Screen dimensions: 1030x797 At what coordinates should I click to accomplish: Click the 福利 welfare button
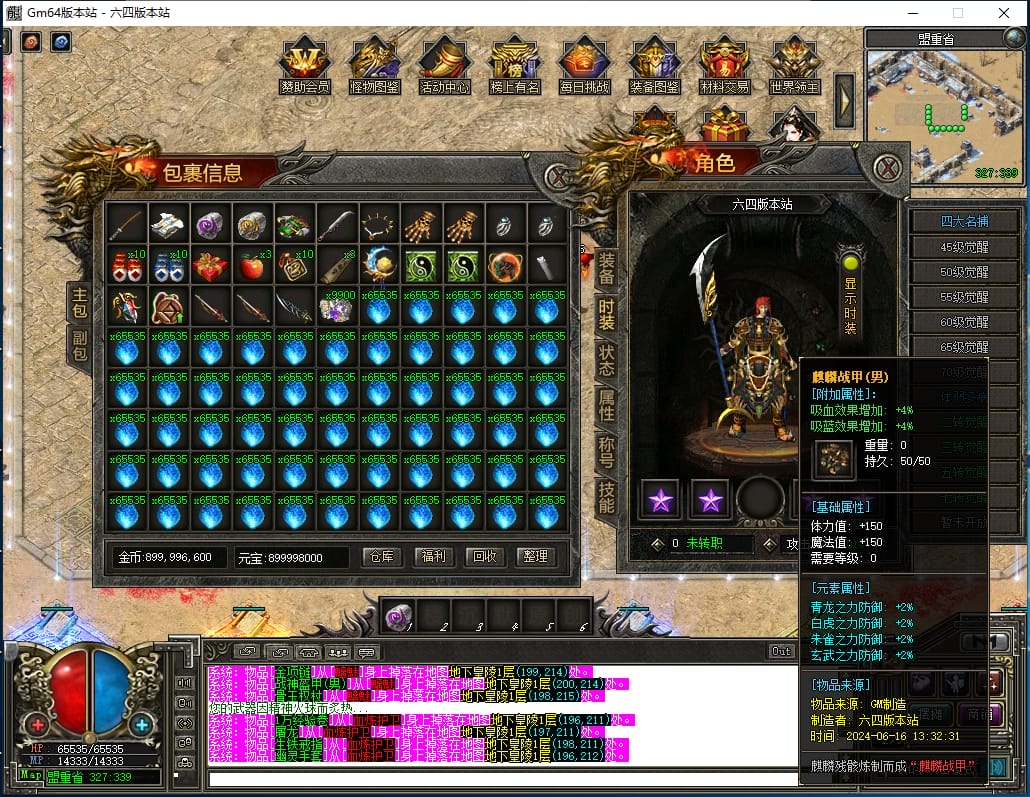click(x=433, y=557)
